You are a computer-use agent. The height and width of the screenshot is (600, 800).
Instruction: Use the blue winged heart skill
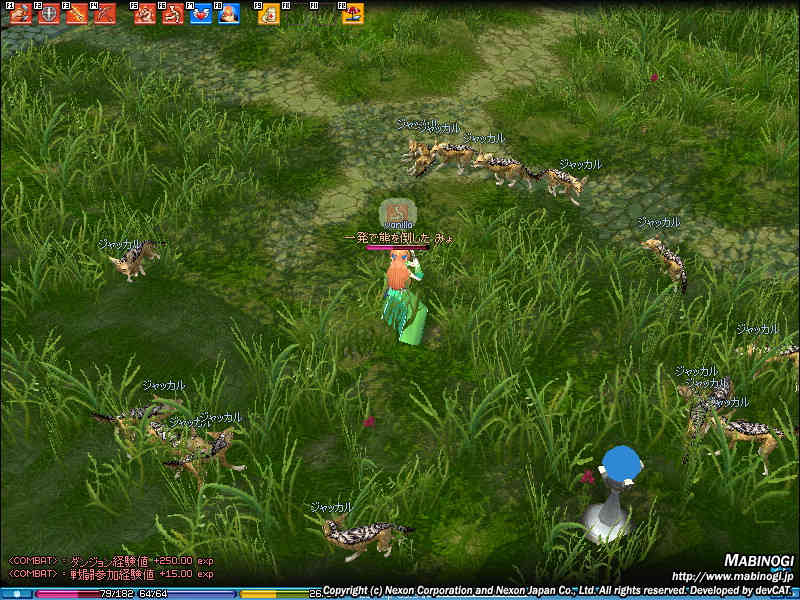tap(201, 13)
